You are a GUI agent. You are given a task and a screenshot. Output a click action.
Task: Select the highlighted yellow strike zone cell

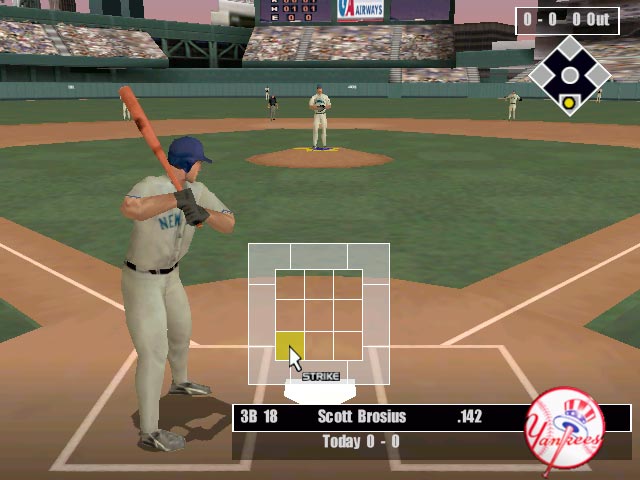pos(289,346)
